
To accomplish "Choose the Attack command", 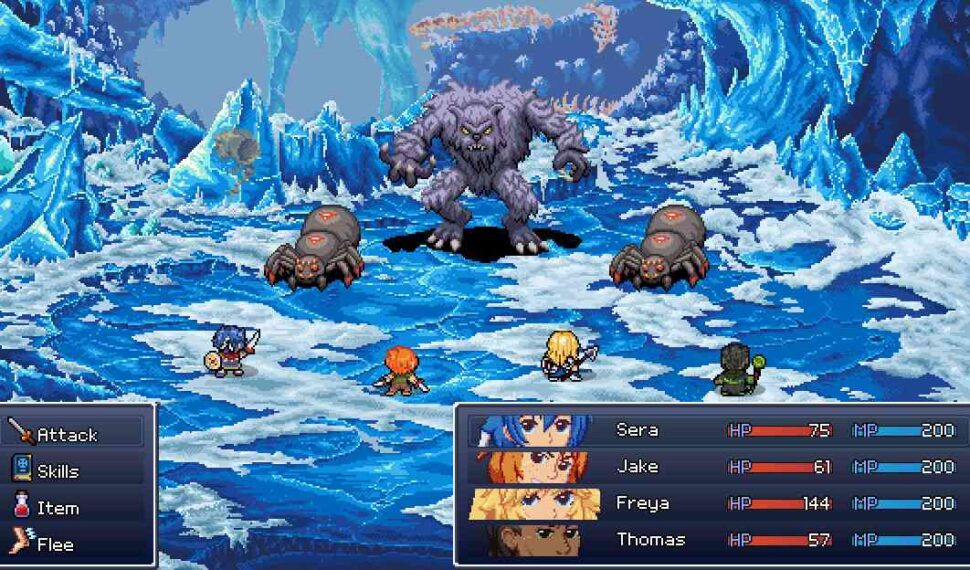I will click(67, 435).
